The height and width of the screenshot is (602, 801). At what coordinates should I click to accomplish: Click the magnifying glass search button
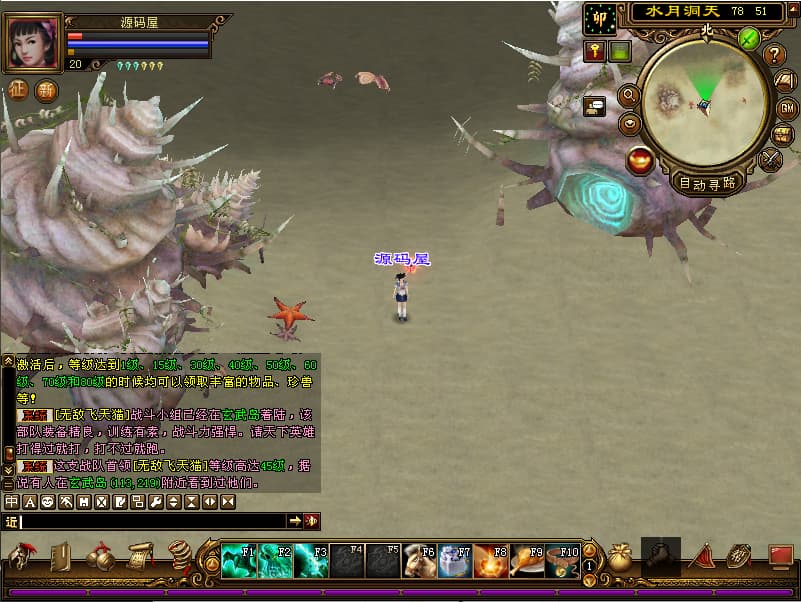point(630,96)
